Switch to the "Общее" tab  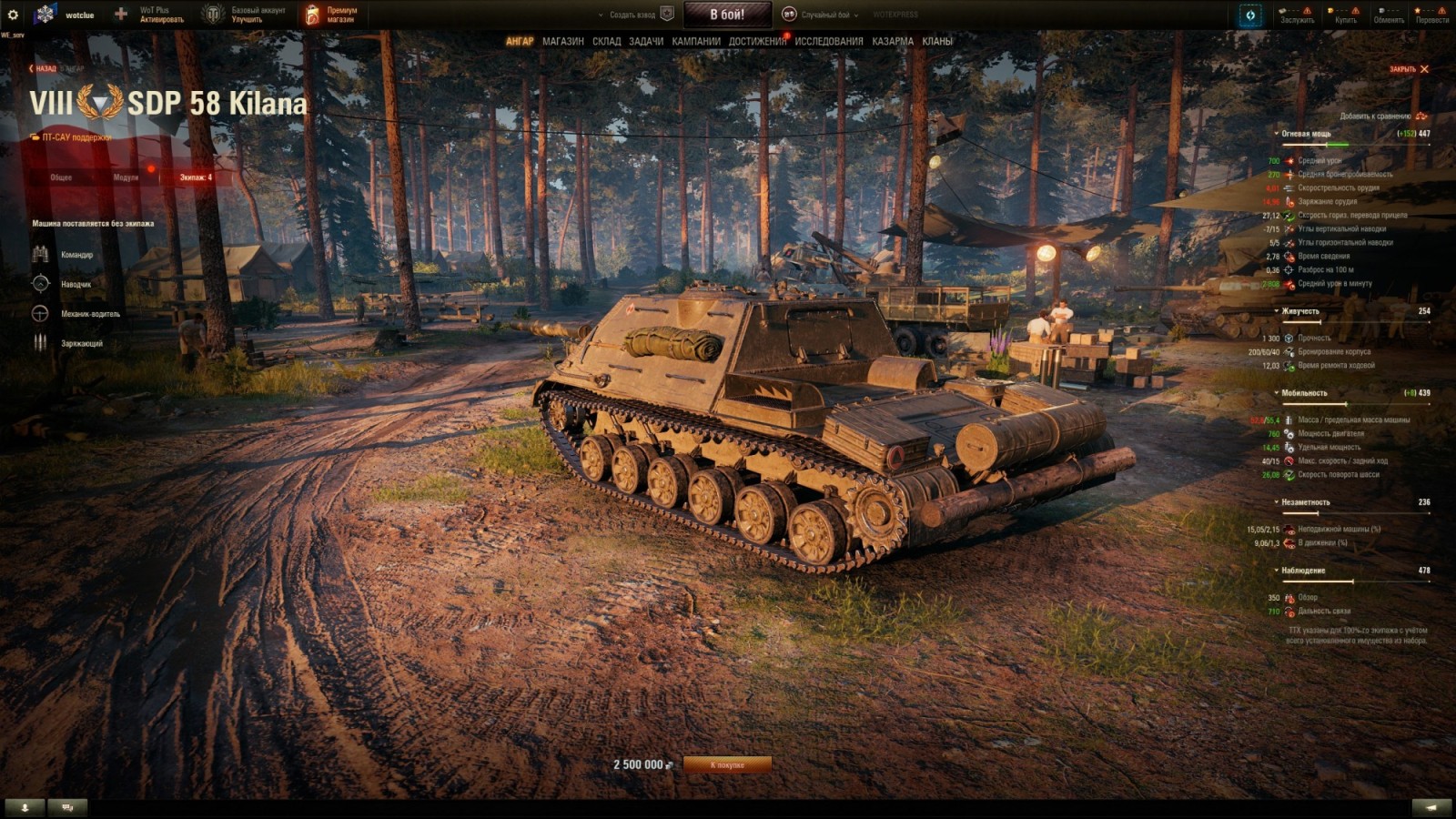point(61,177)
